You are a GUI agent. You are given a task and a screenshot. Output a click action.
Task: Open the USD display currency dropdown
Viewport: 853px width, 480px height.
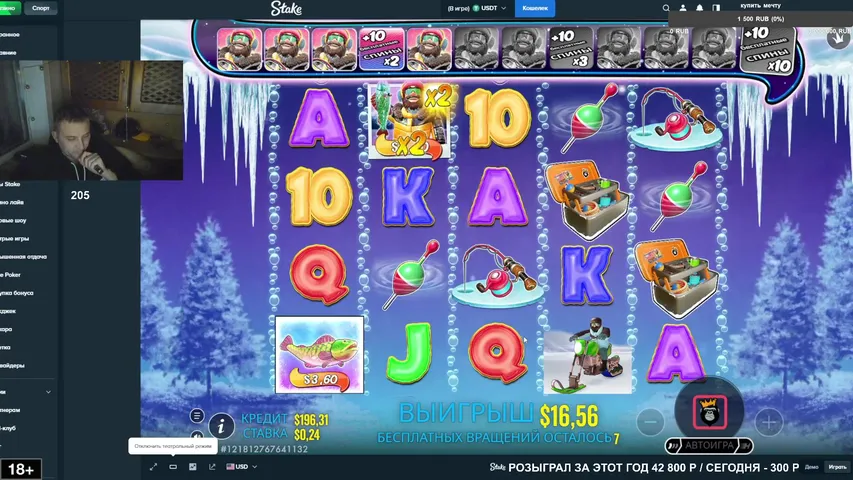coord(242,466)
